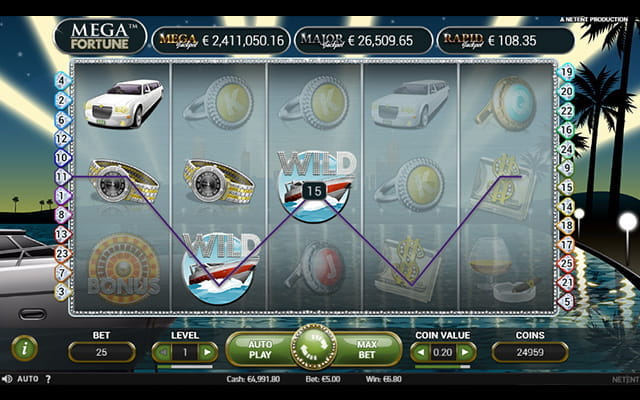Decrease the bet level
640x400 pixels.
[162, 351]
